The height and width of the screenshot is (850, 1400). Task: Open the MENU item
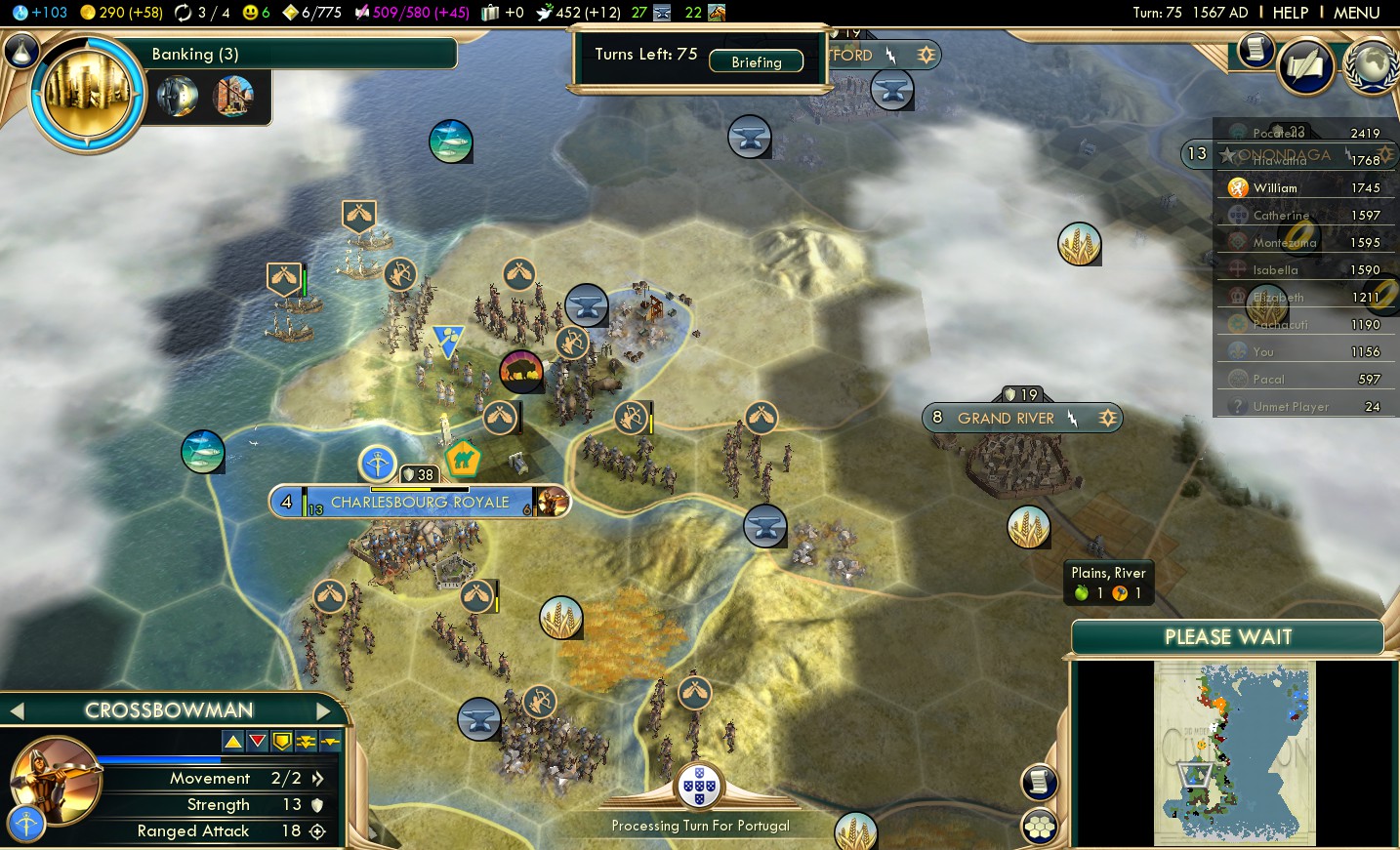(1357, 13)
